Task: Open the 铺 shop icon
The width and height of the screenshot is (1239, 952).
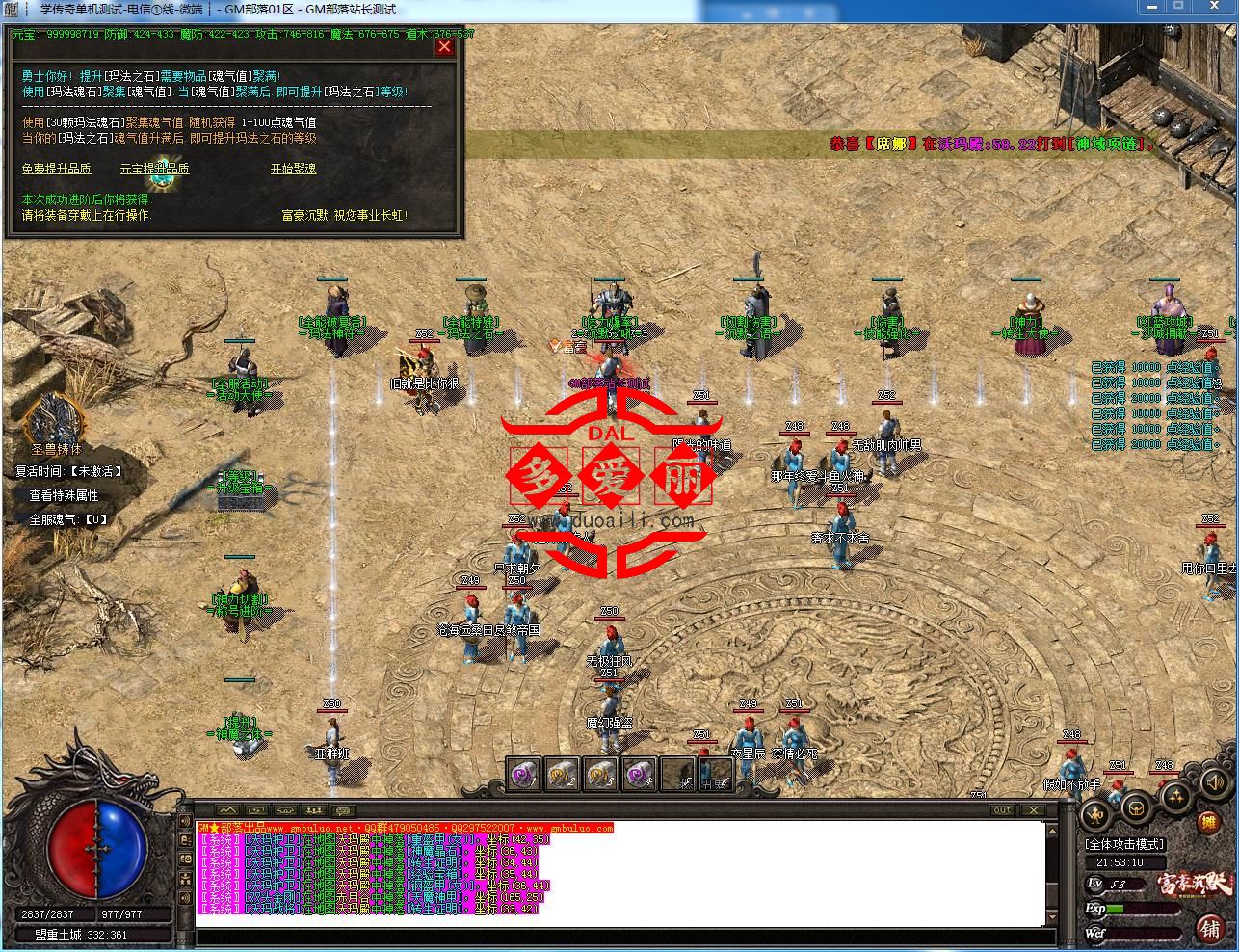Action: [1208, 929]
